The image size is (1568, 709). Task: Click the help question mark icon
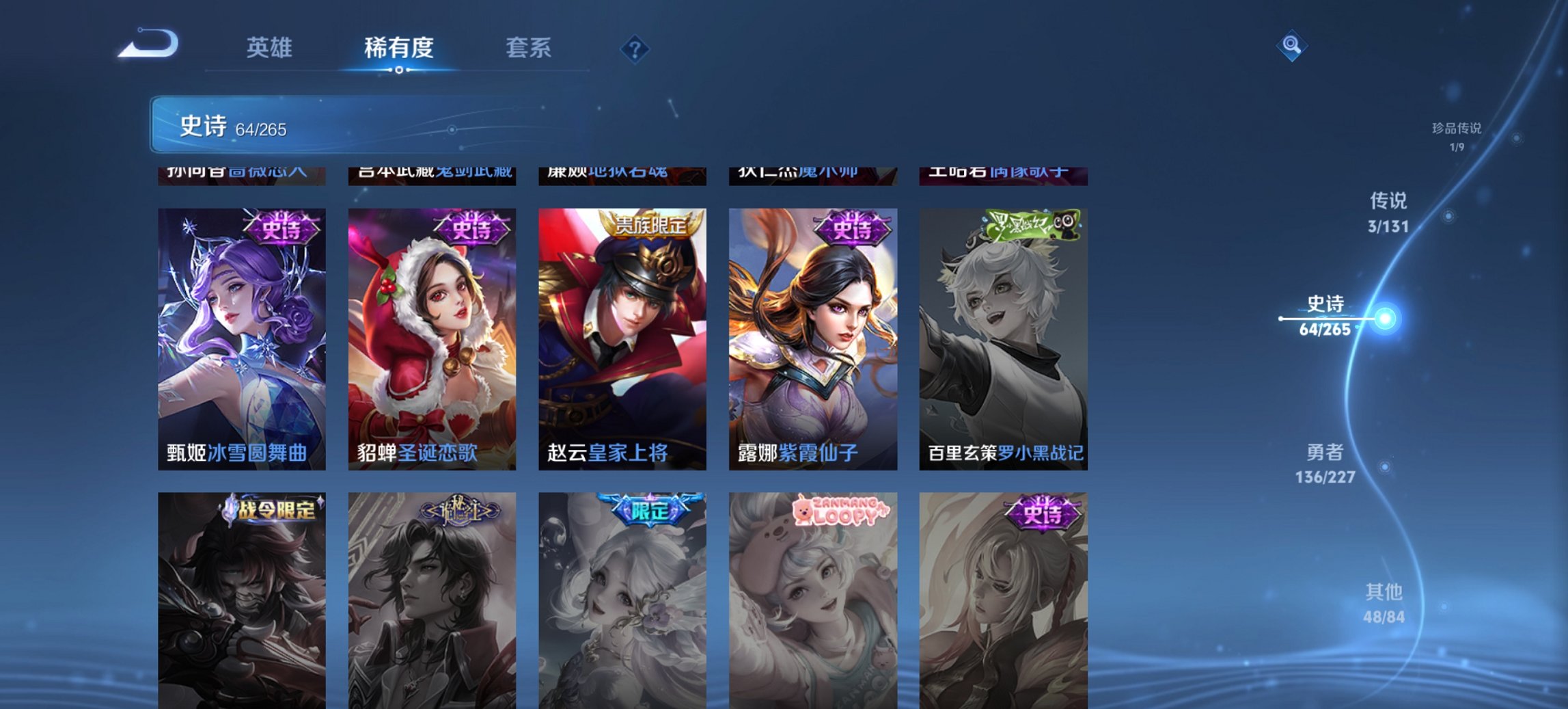coord(635,48)
